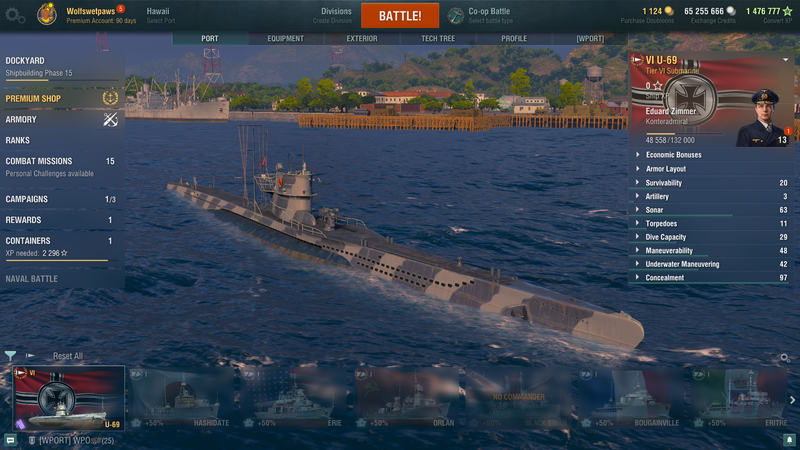Open the Profile tab

514,39
